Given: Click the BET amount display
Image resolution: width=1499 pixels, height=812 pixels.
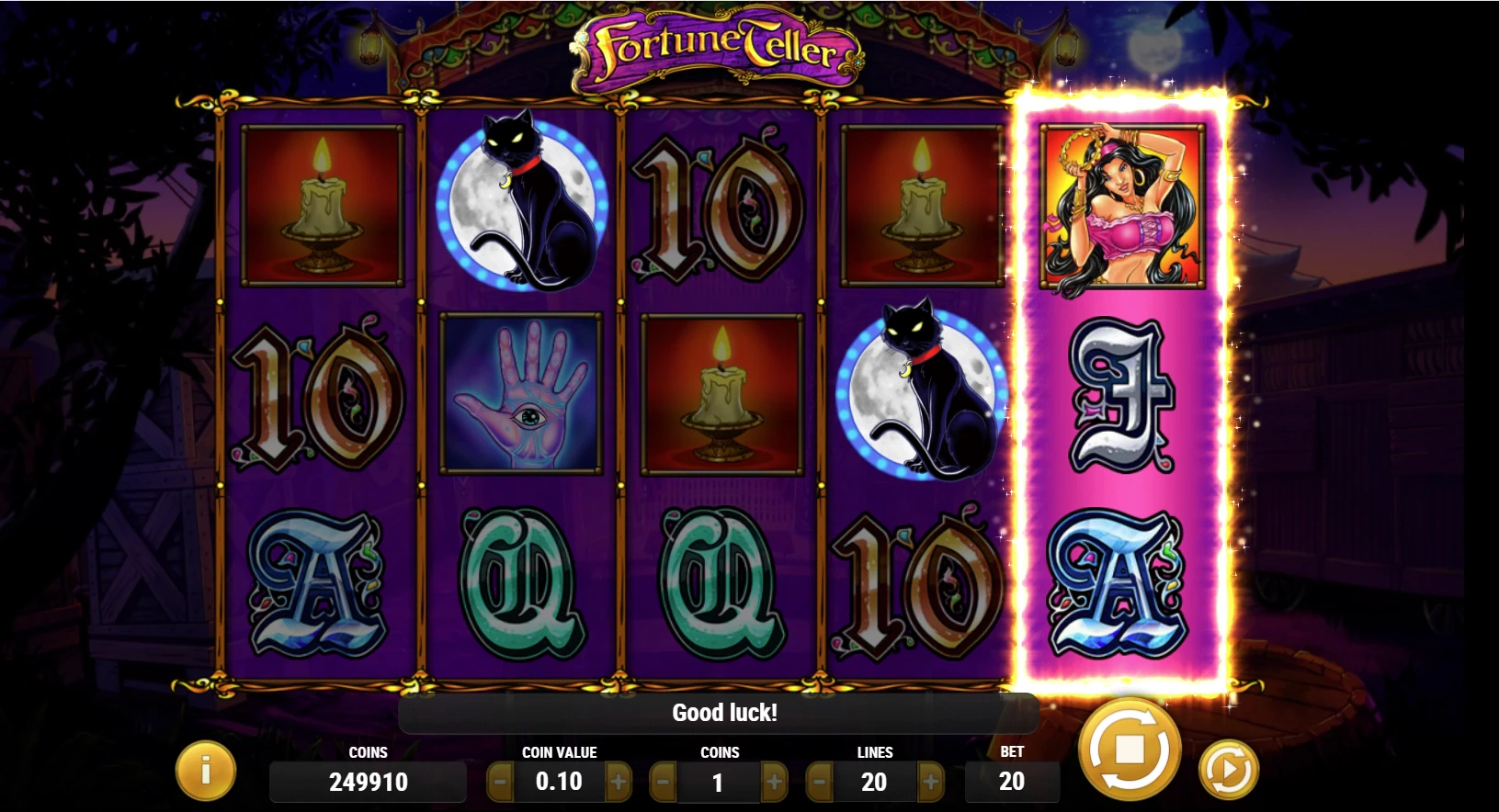Looking at the screenshot, I should click(1011, 782).
